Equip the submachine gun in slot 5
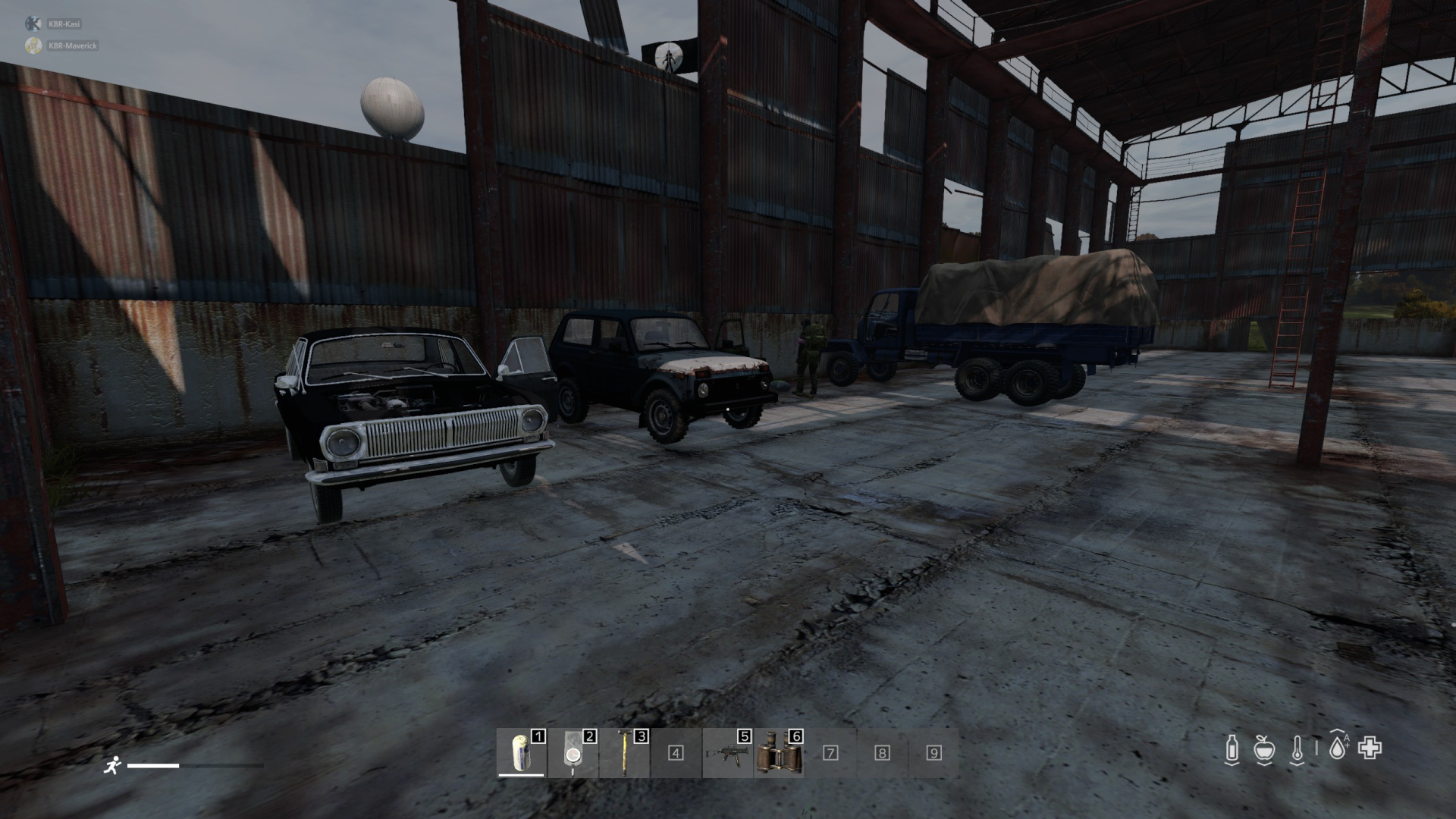Viewport: 1456px width, 819px height. pyautogui.click(x=727, y=753)
